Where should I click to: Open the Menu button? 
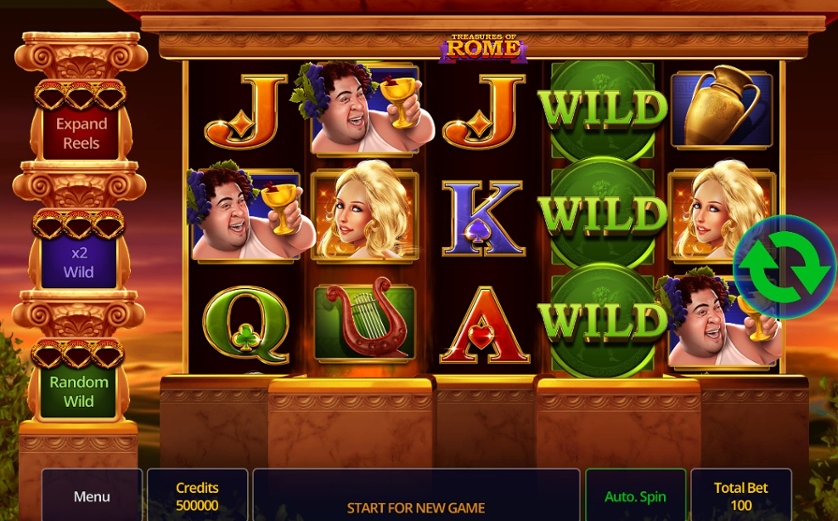[91, 496]
